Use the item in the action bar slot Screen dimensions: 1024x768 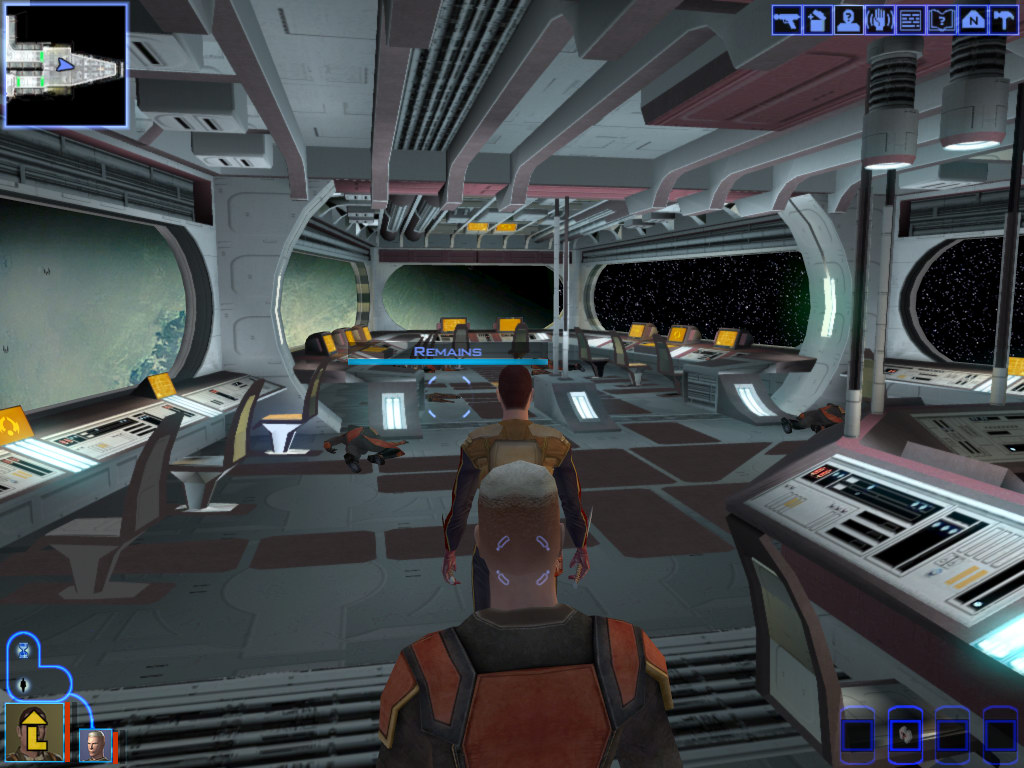pyautogui.click(x=905, y=735)
